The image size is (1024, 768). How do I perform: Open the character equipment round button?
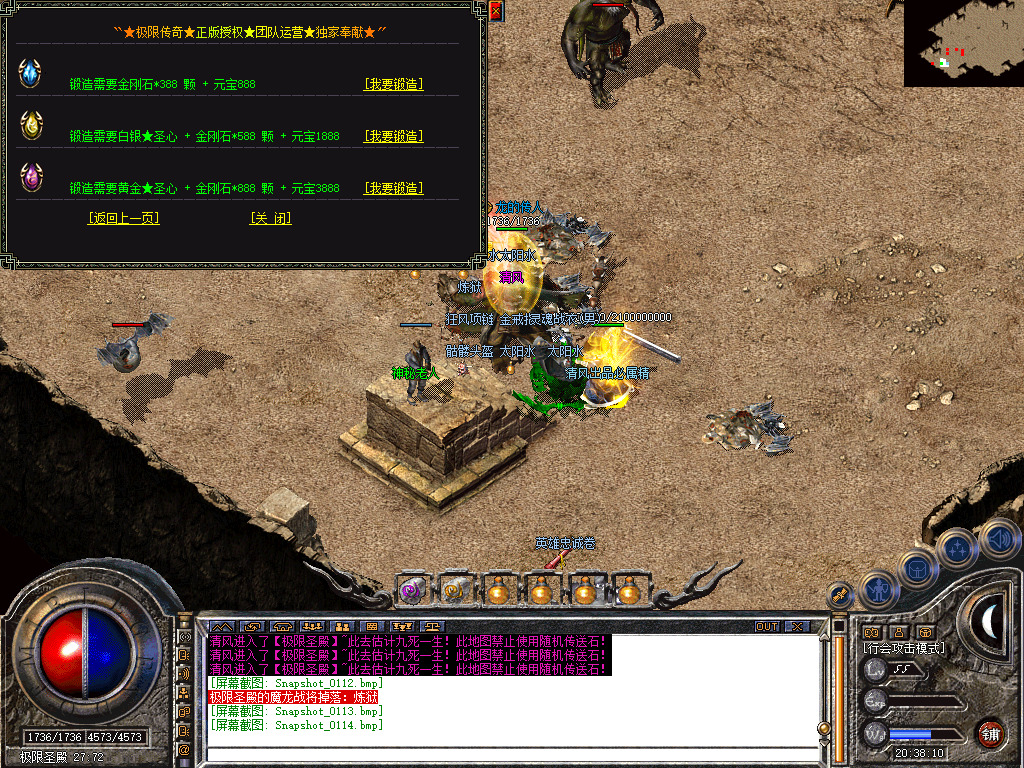point(878,590)
